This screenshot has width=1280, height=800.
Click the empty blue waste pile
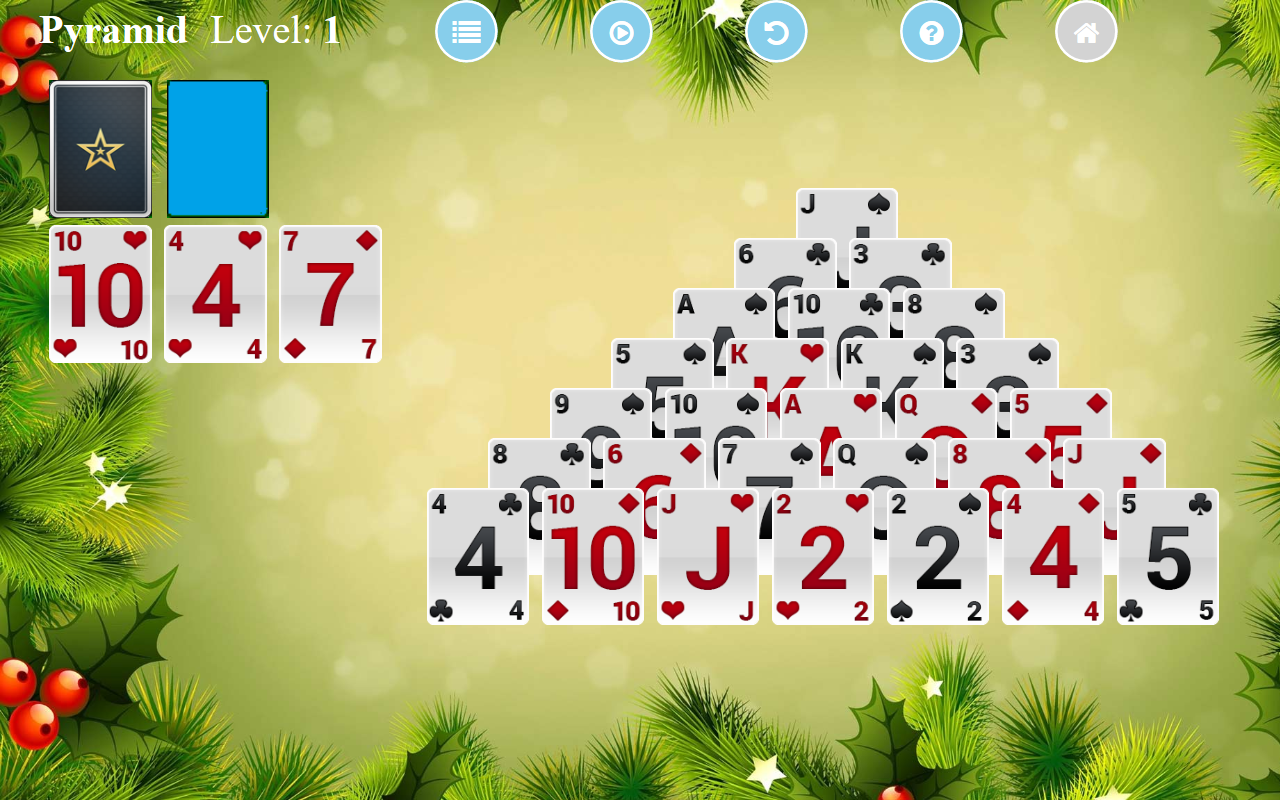(216, 148)
